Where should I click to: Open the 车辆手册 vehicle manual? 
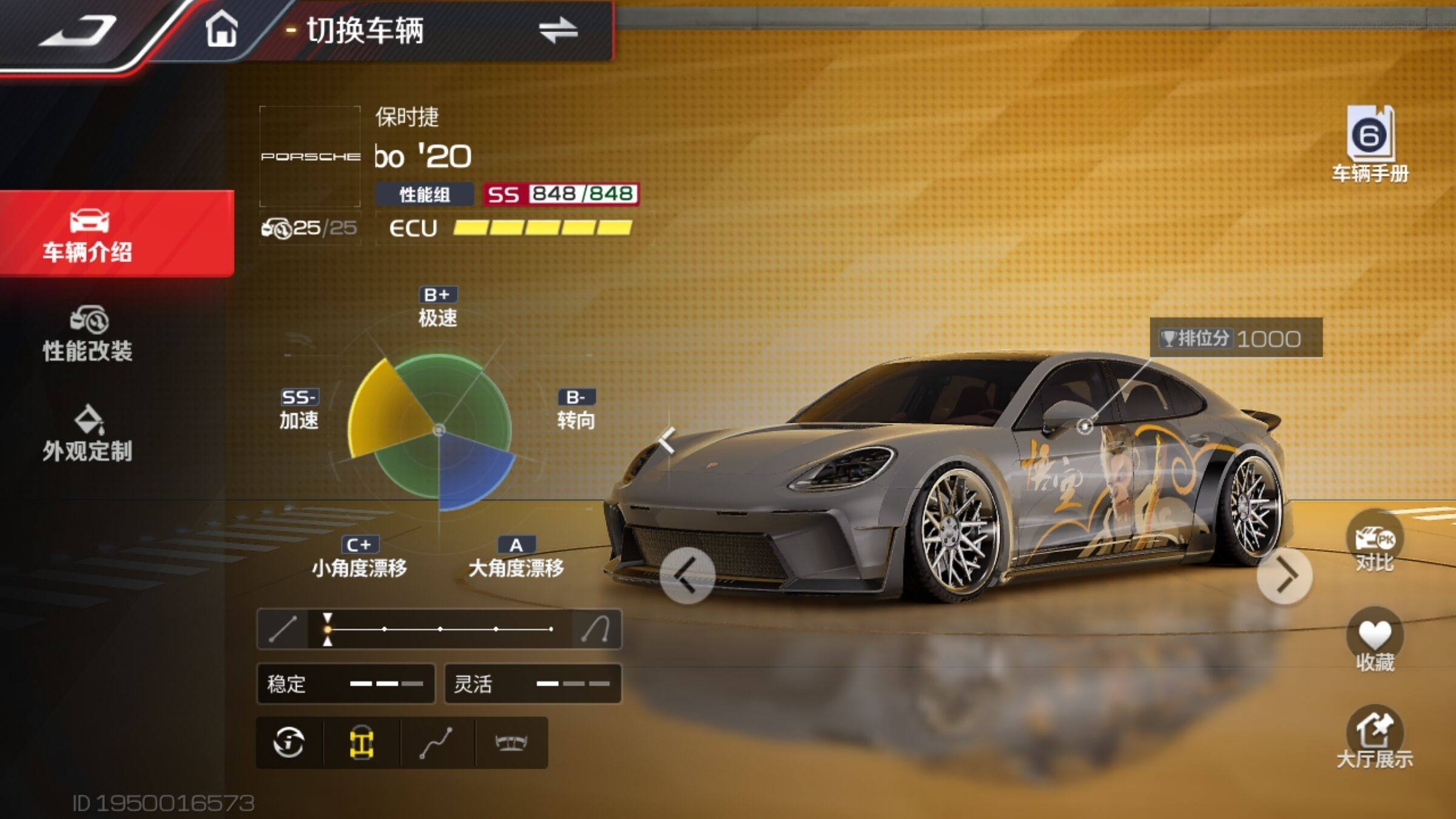[x=1370, y=144]
